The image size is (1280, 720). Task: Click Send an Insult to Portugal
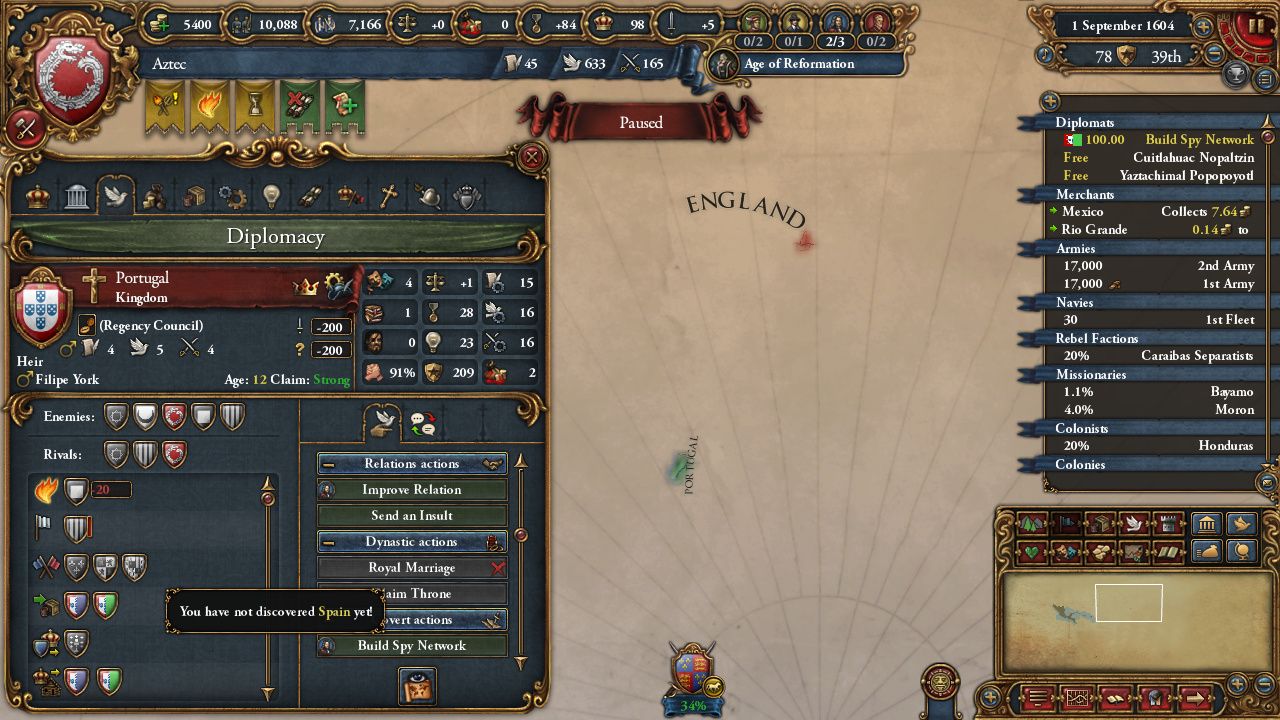point(411,515)
